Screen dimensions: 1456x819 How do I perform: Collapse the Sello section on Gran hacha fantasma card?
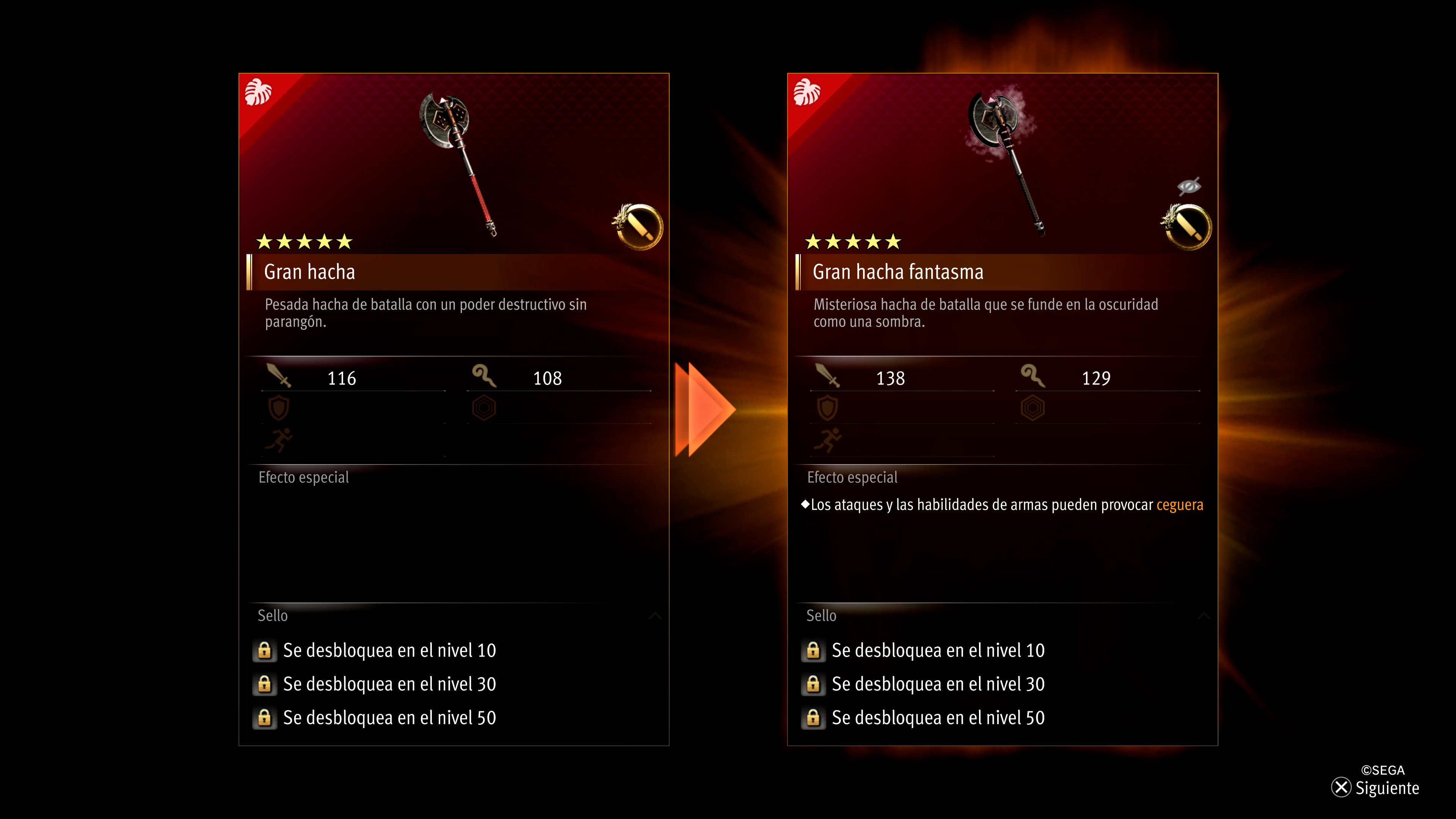tap(1203, 615)
